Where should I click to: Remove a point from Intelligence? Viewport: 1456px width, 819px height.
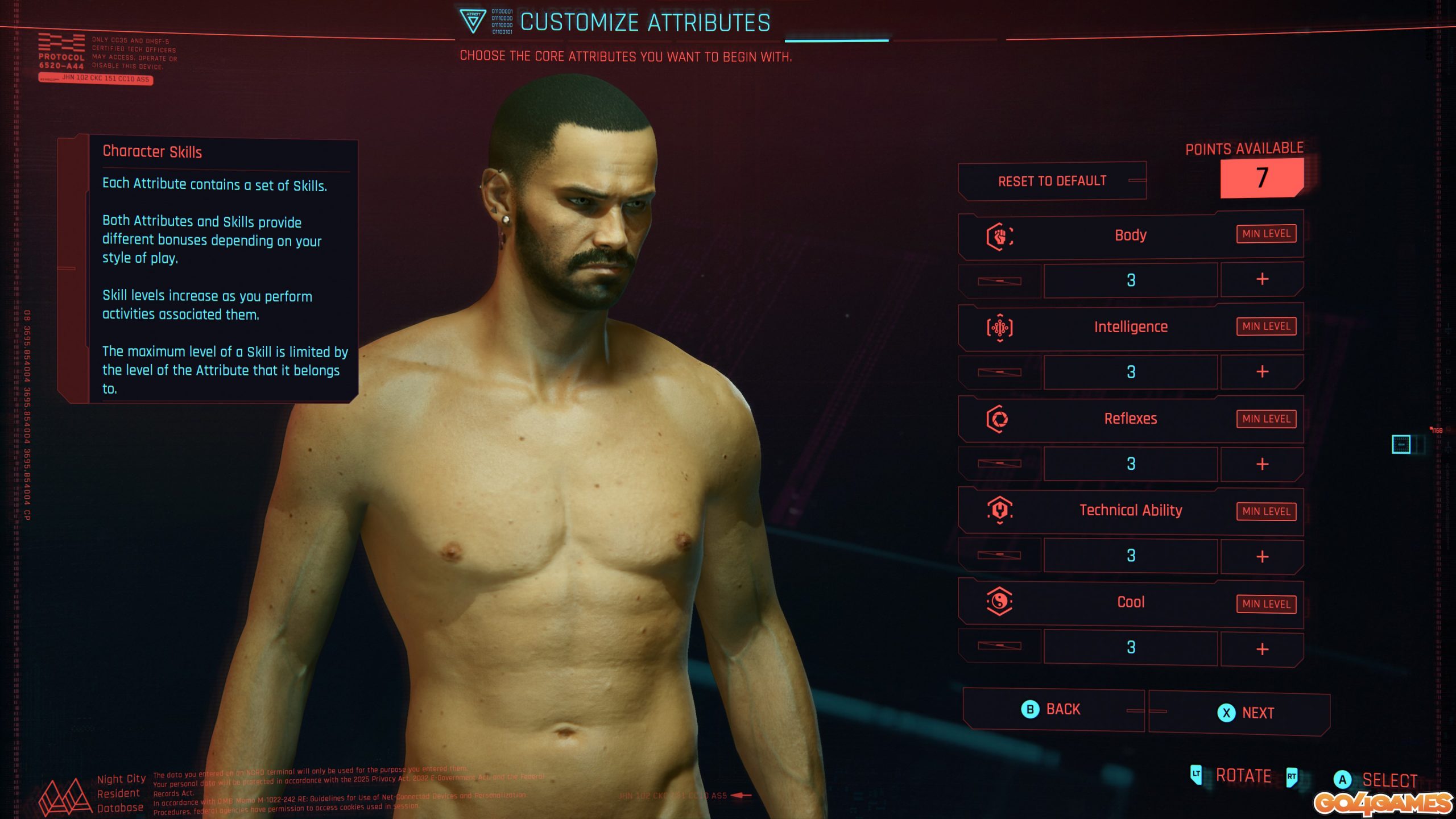point(999,373)
